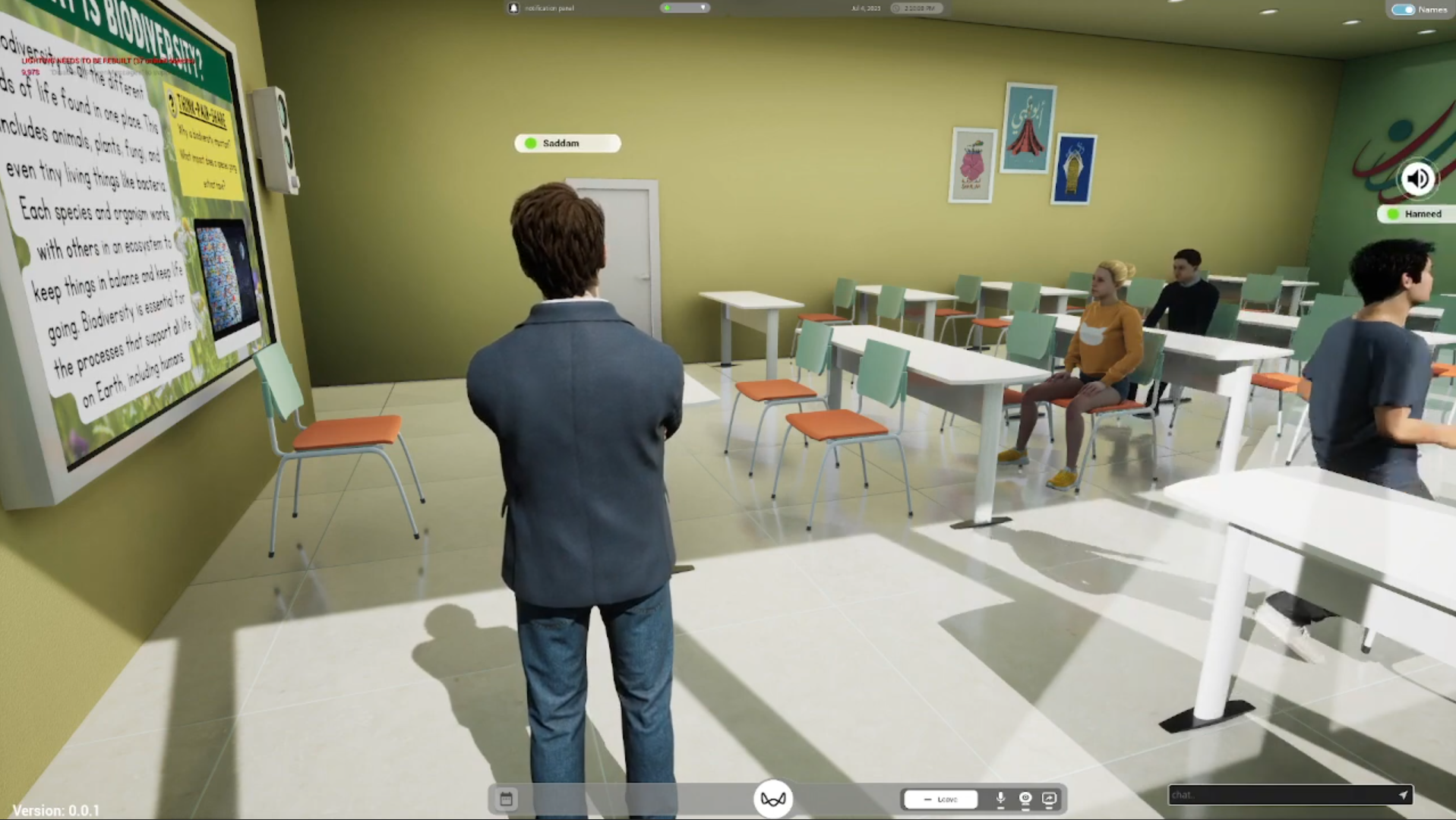1456x820 pixels.
Task: Click the speaker audio icon near Hameed
Action: point(1417,178)
